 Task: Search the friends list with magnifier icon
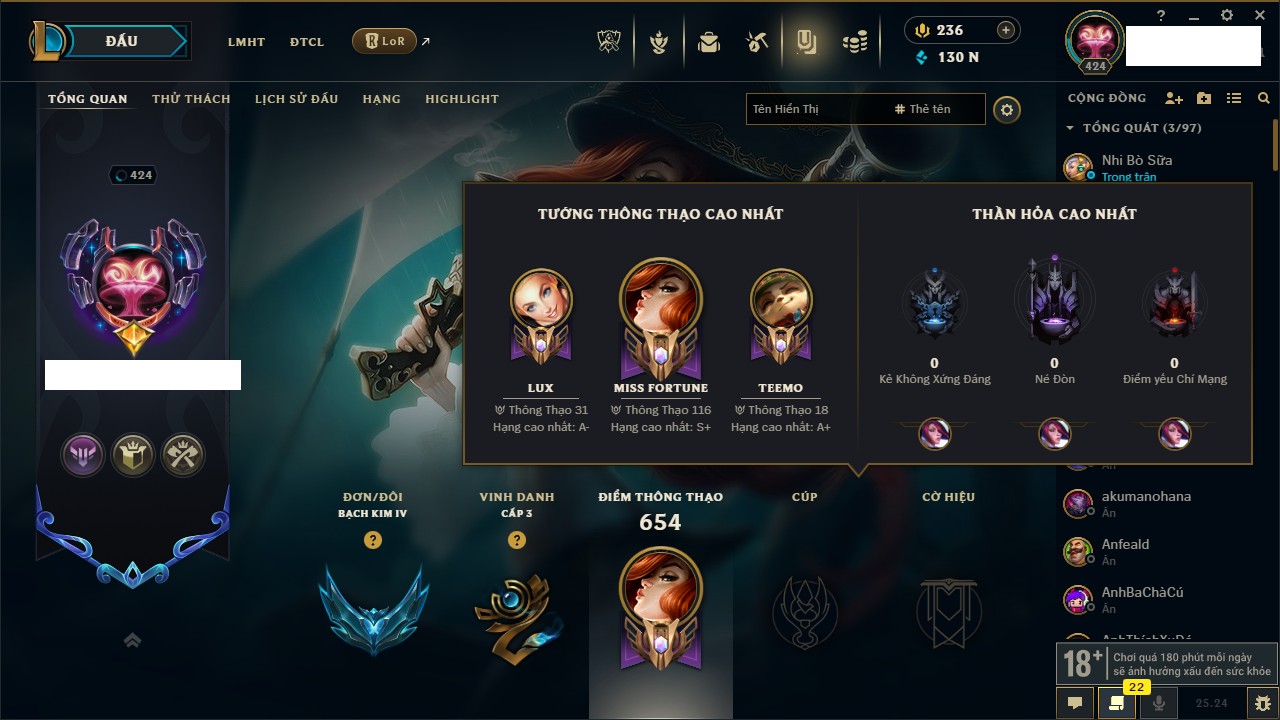pyautogui.click(x=1264, y=99)
